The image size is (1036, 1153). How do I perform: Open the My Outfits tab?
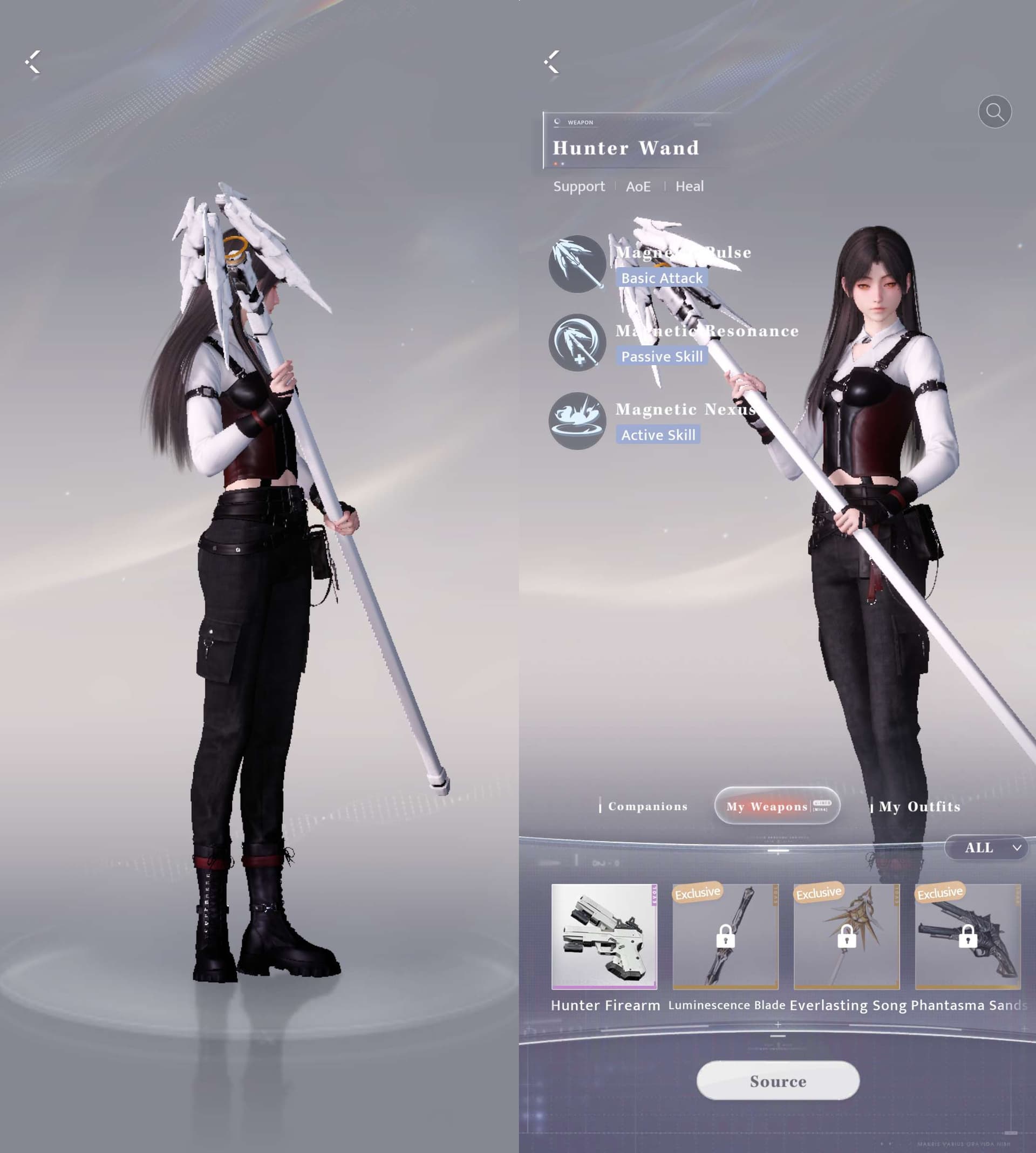(919, 807)
